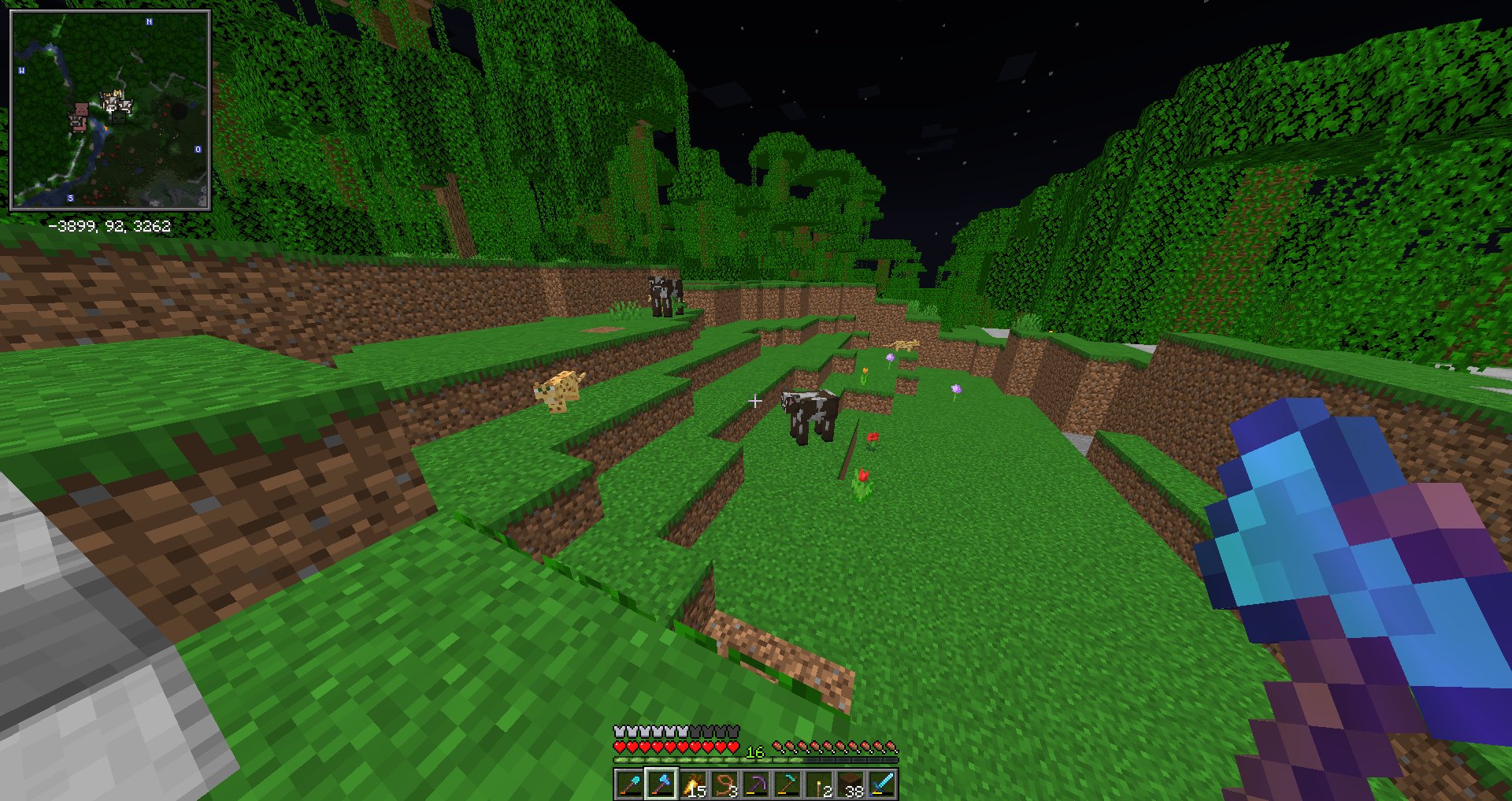Screen dimensions: 1512x801
Task: Select the diamond sword hotbar slot
Action: [x=882, y=784]
